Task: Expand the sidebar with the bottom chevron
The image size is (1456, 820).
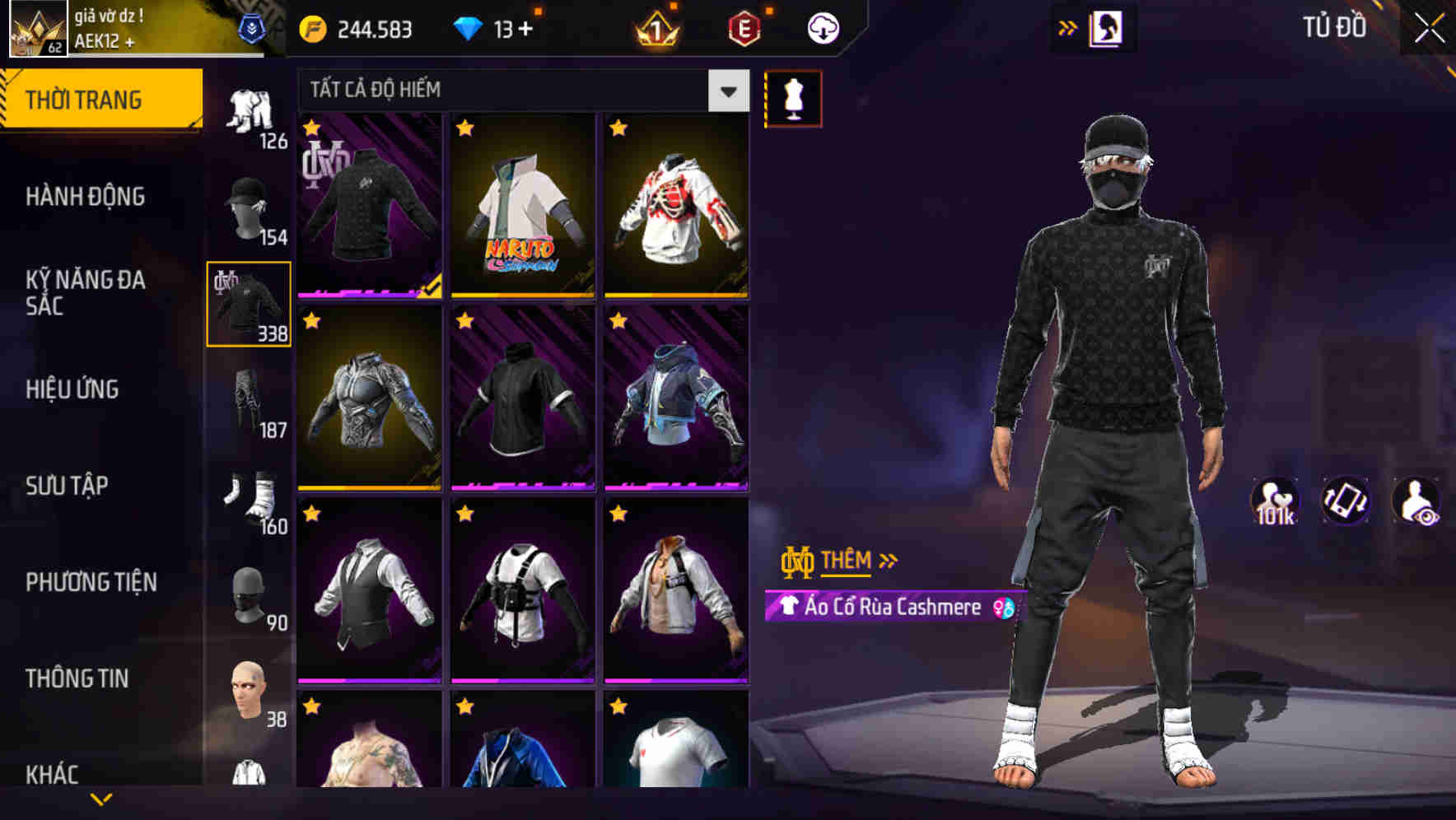Action: (101, 798)
